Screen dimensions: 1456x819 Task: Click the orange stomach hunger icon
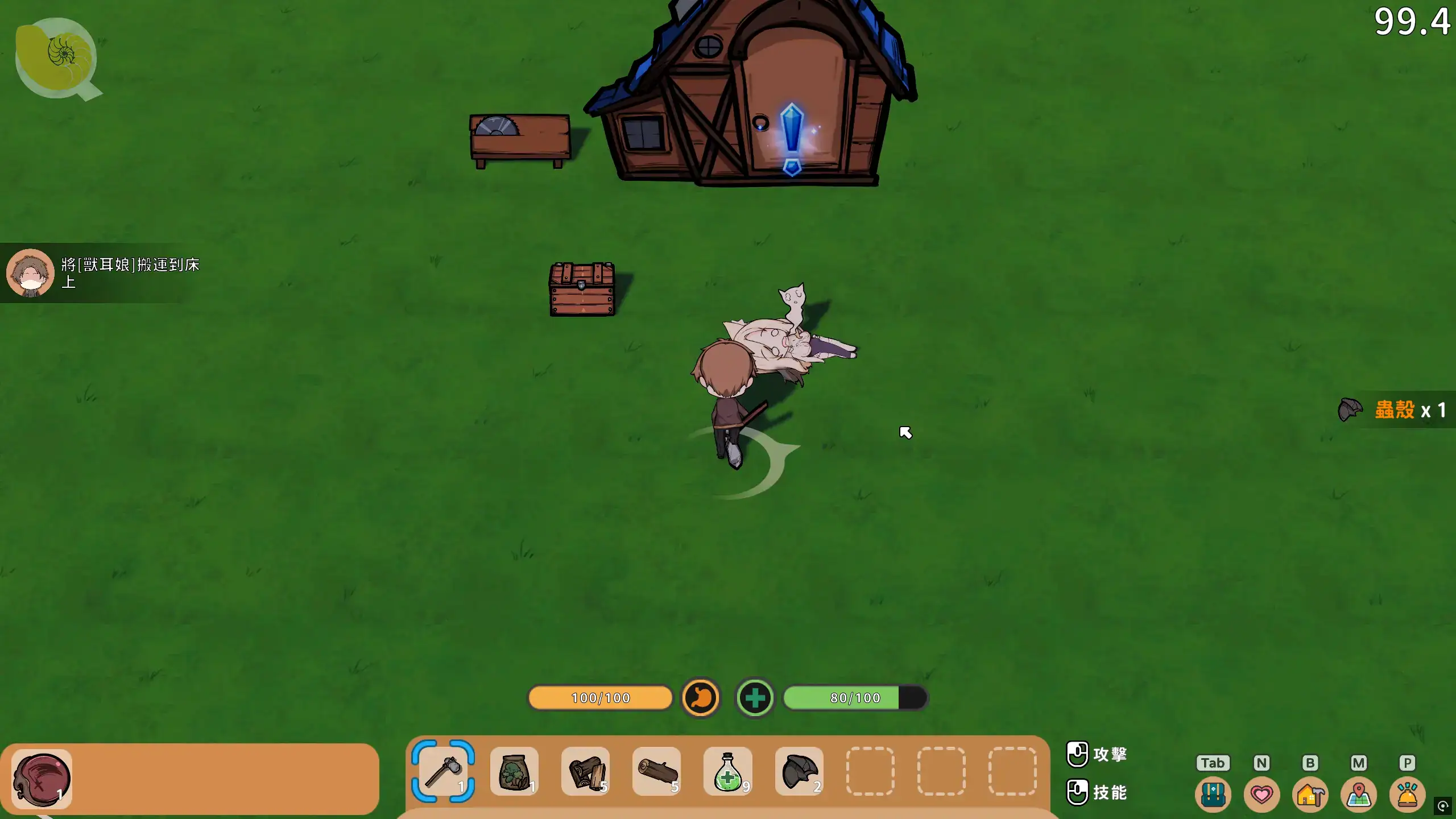[701, 697]
